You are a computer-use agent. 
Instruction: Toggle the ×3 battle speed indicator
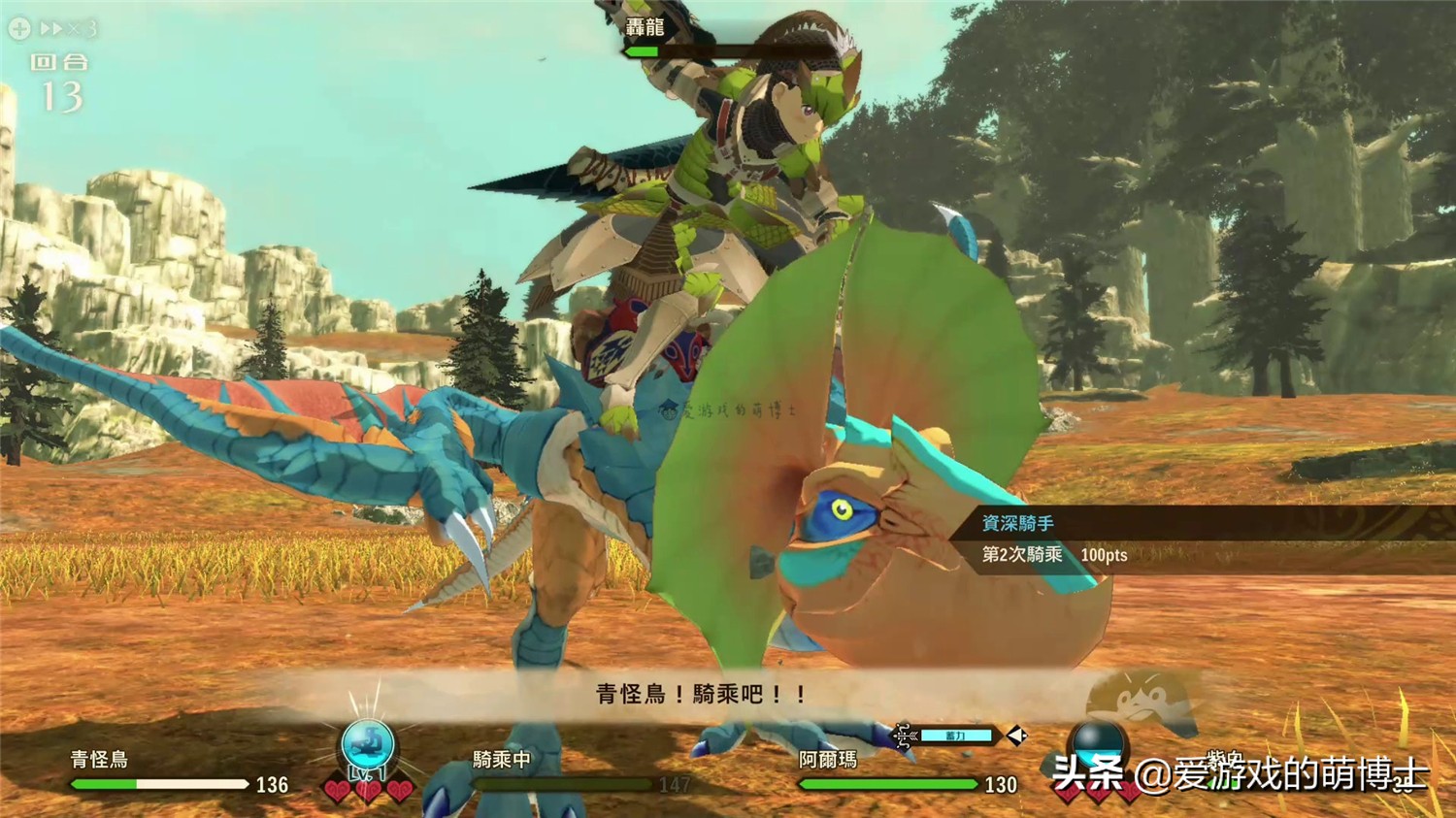coord(66,29)
